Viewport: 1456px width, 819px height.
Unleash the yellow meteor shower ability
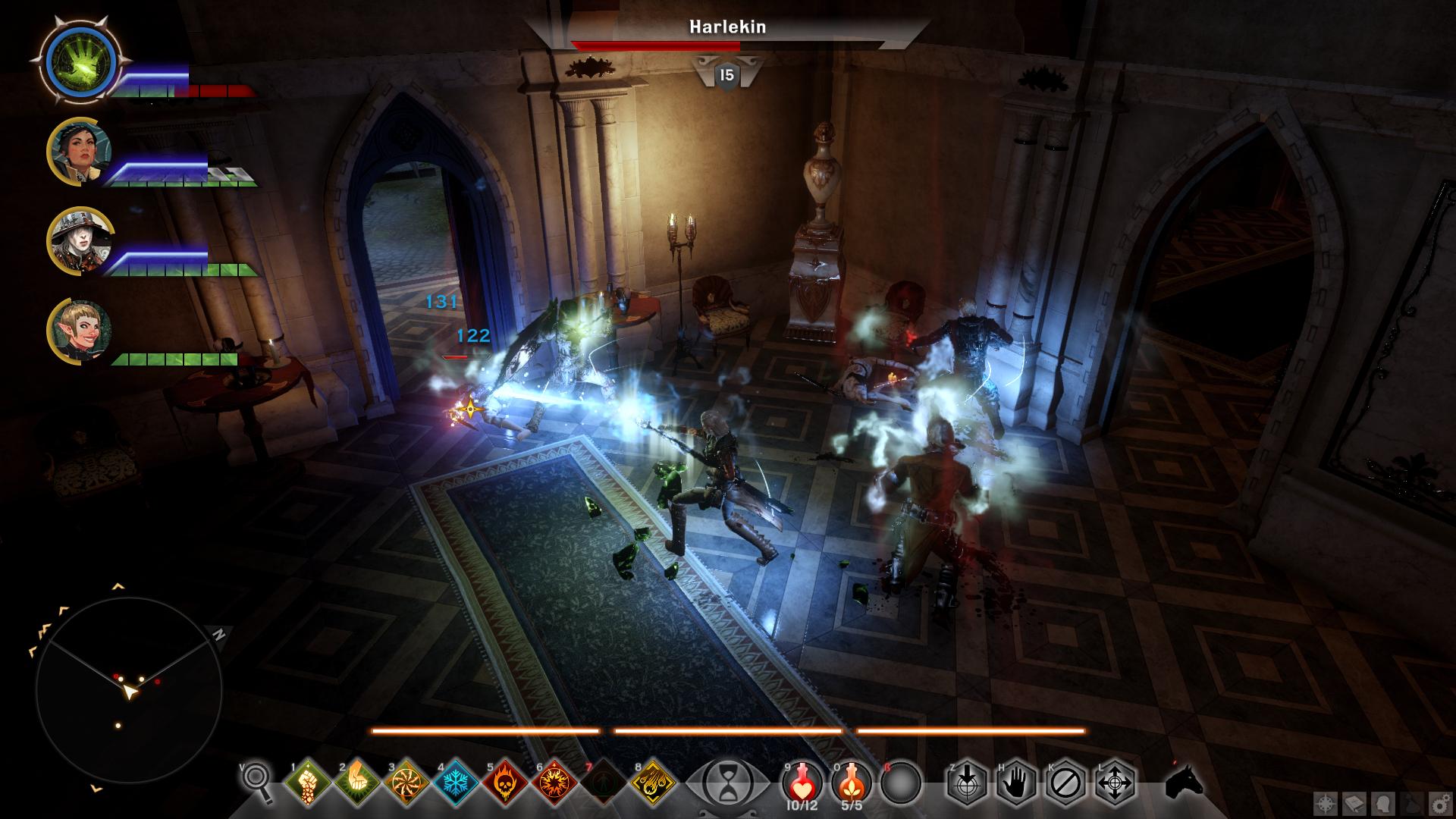(x=654, y=782)
